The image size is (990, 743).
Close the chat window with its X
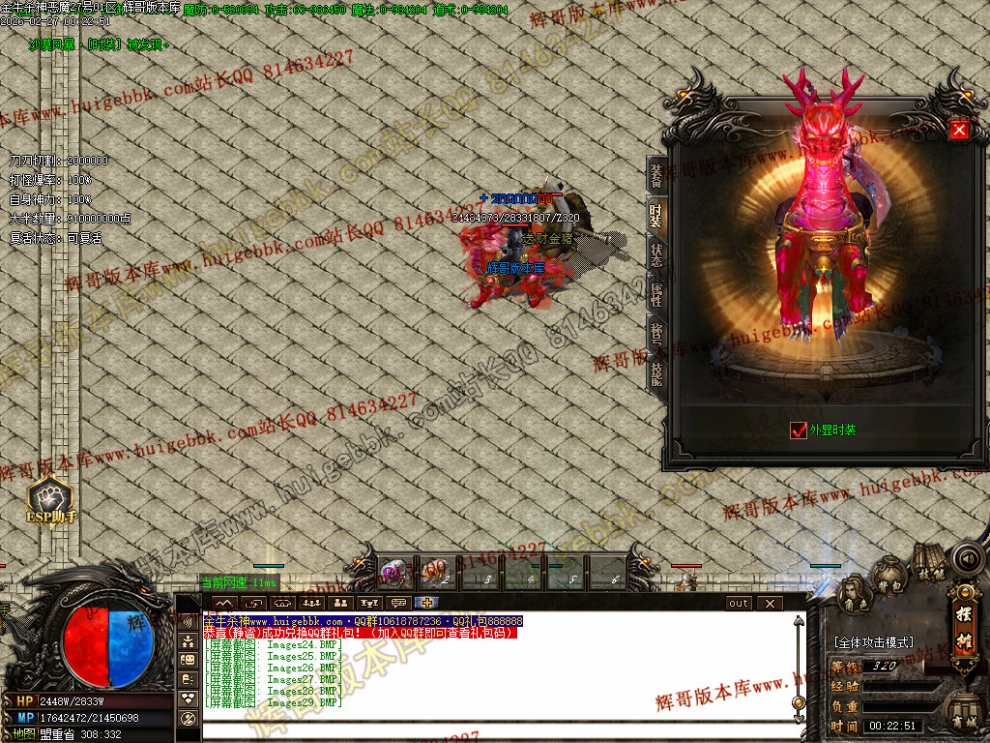click(x=768, y=603)
